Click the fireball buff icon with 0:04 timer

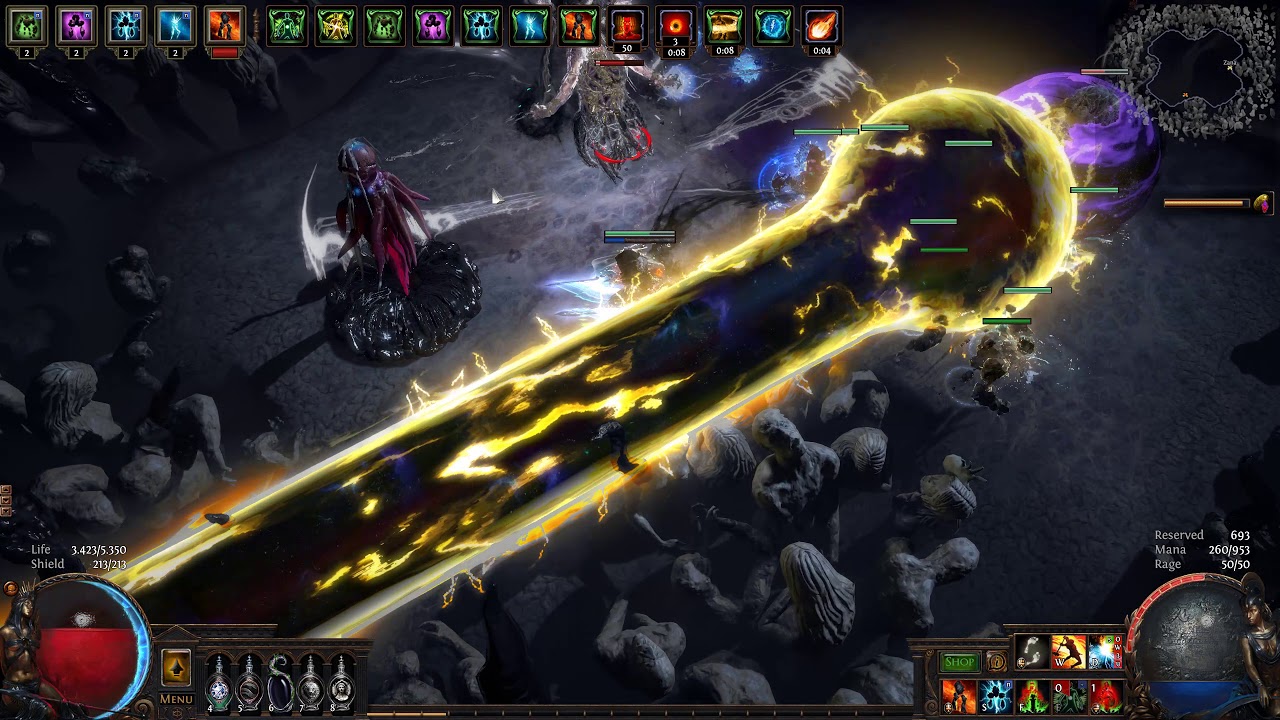point(821,28)
